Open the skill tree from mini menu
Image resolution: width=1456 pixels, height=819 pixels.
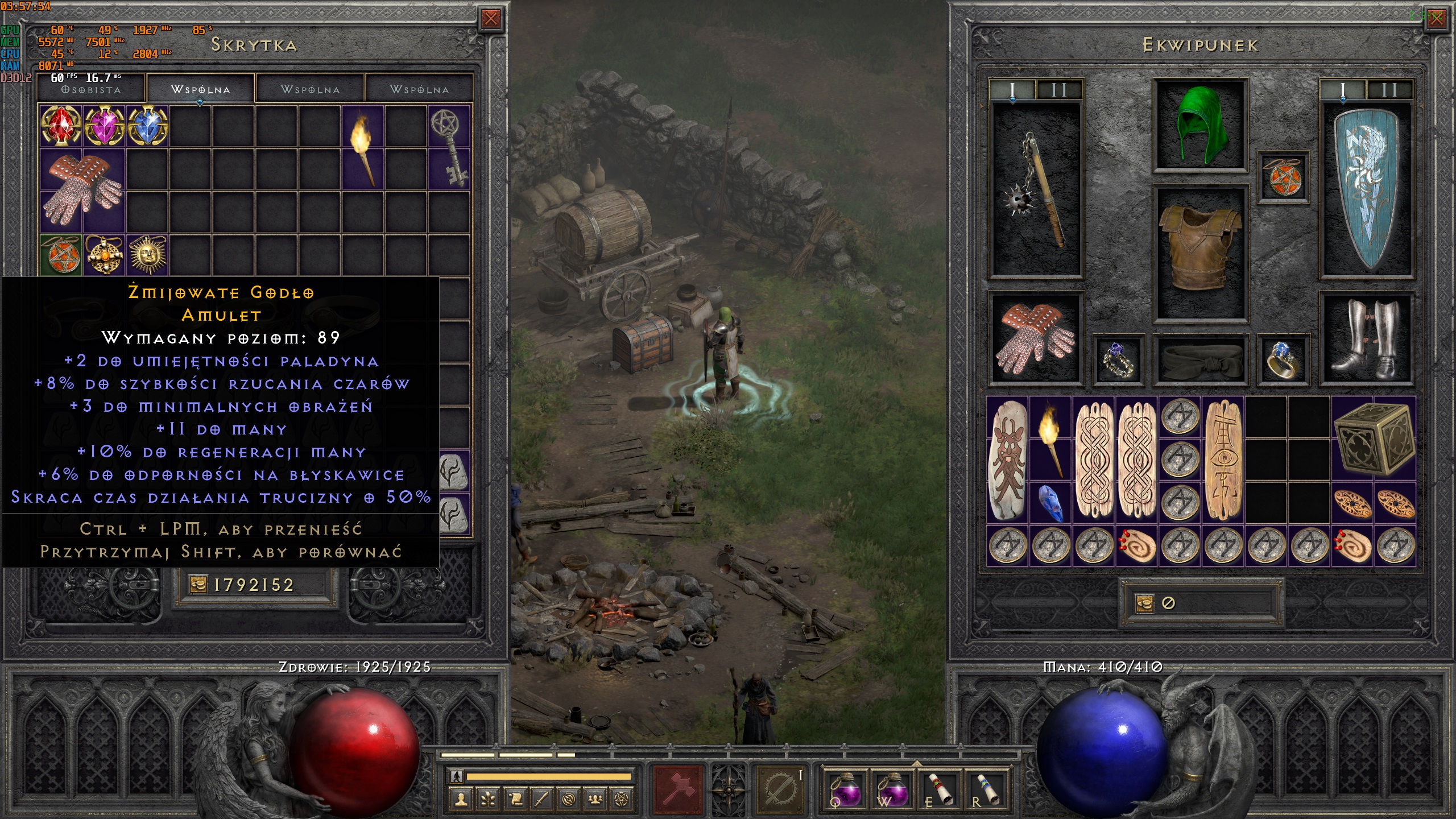point(488,800)
